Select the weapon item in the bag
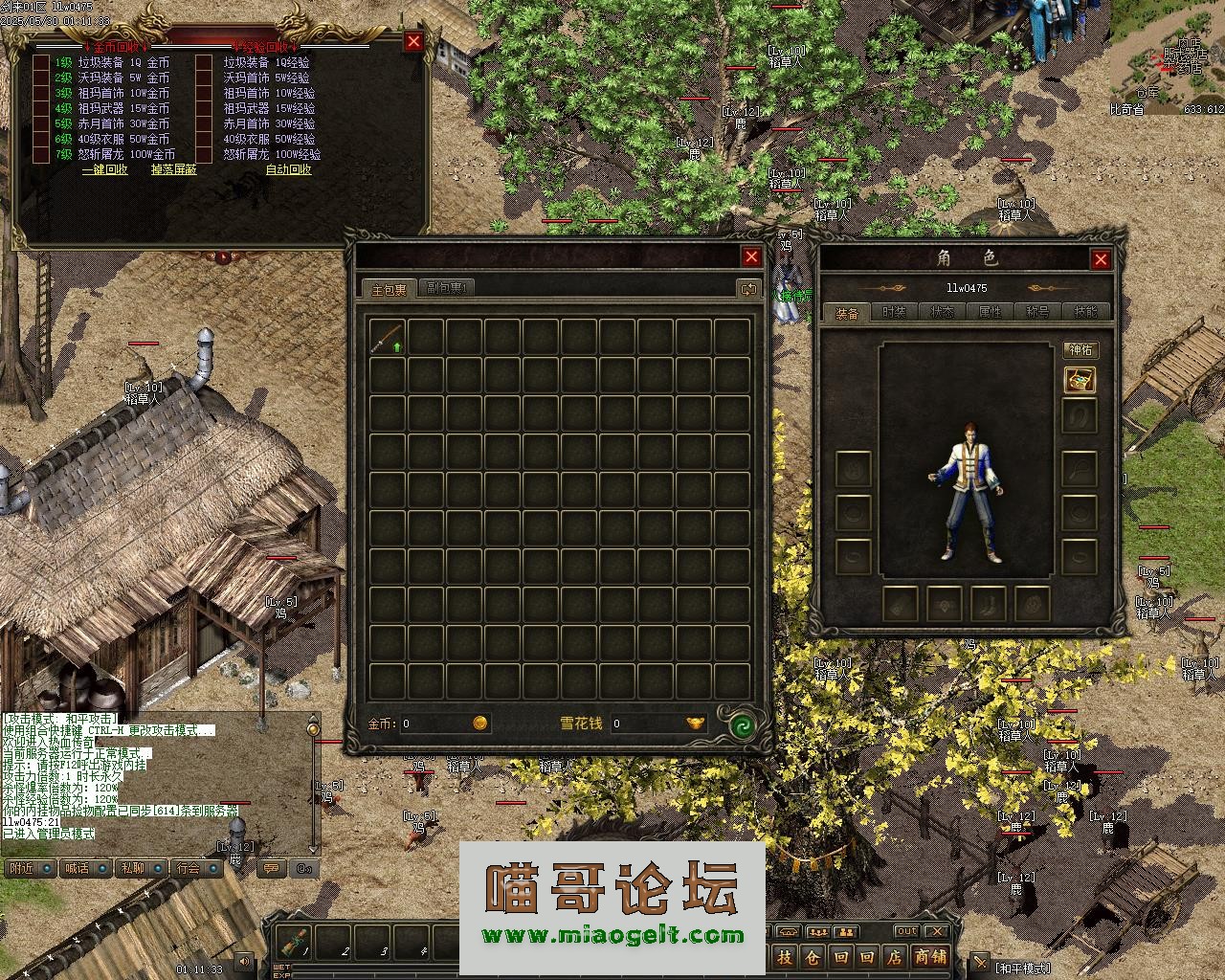The height and width of the screenshot is (980, 1225). coord(387,337)
